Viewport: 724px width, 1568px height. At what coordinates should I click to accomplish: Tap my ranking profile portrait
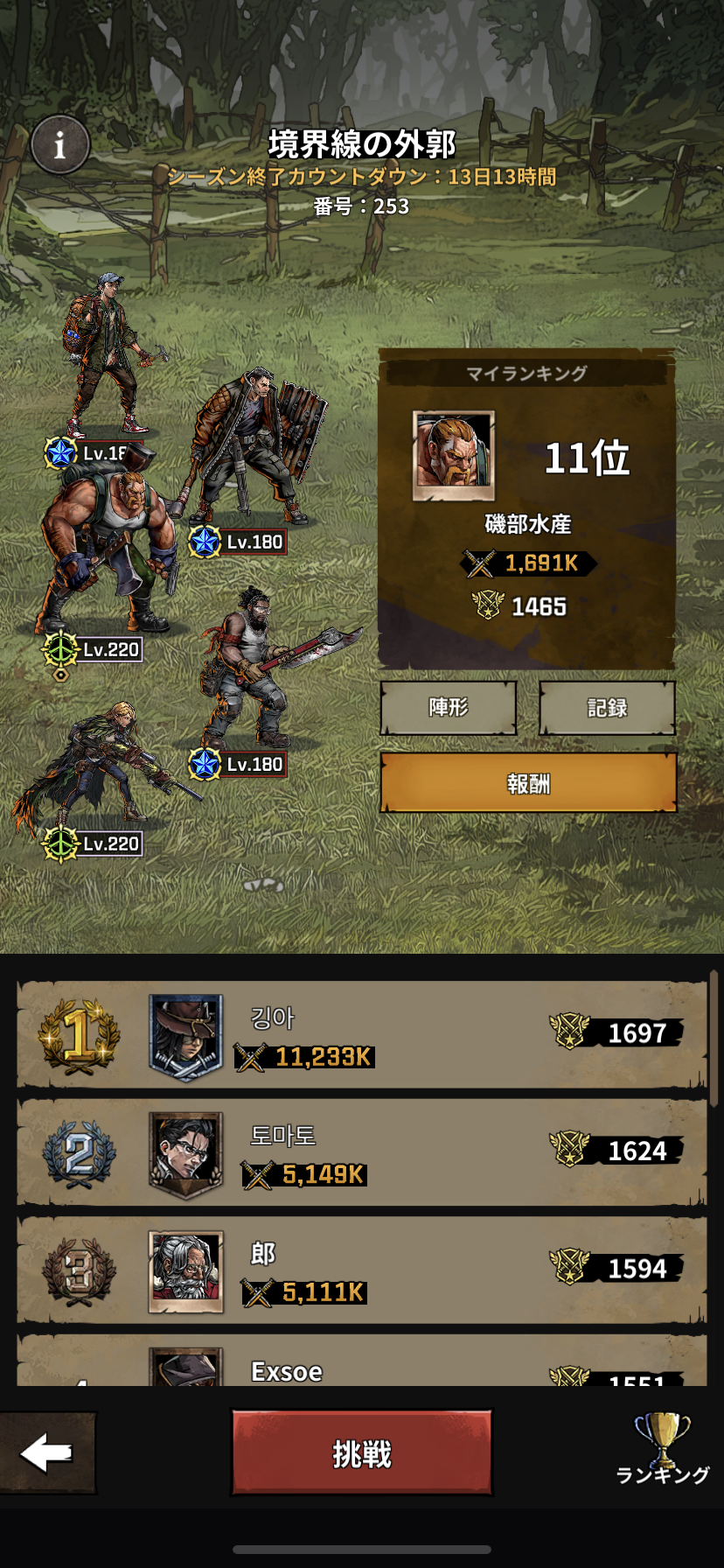tap(453, 456)
